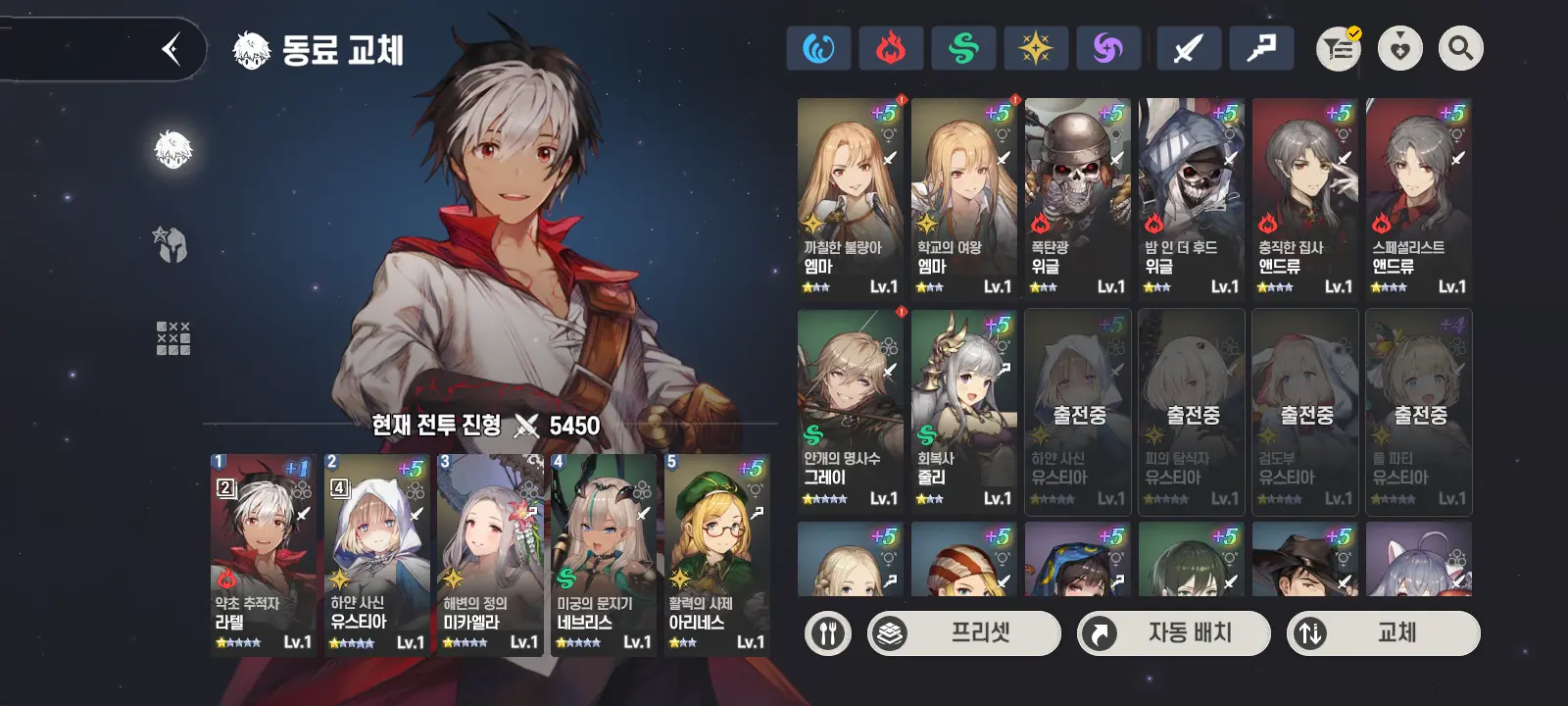The image size is (1568, 706).
Task: Open the helmet equipment side tab
Action: pyautogui.click(x=172, y=244)
